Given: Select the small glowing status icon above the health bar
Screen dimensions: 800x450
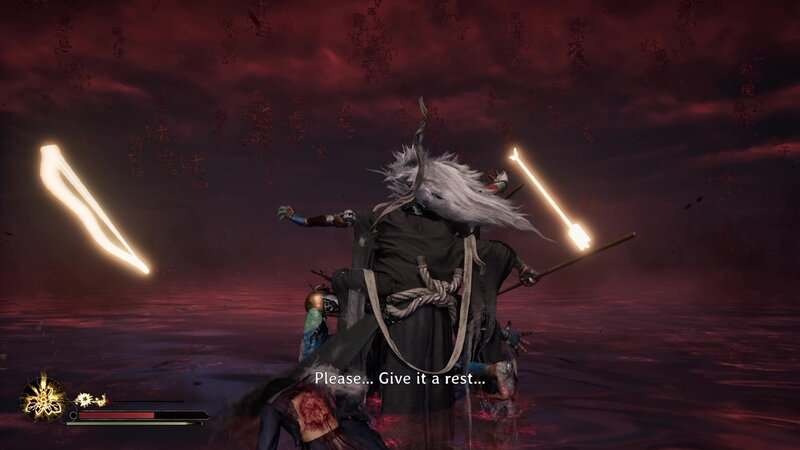Looking at the screenshot, I should [x=91, y=400].
